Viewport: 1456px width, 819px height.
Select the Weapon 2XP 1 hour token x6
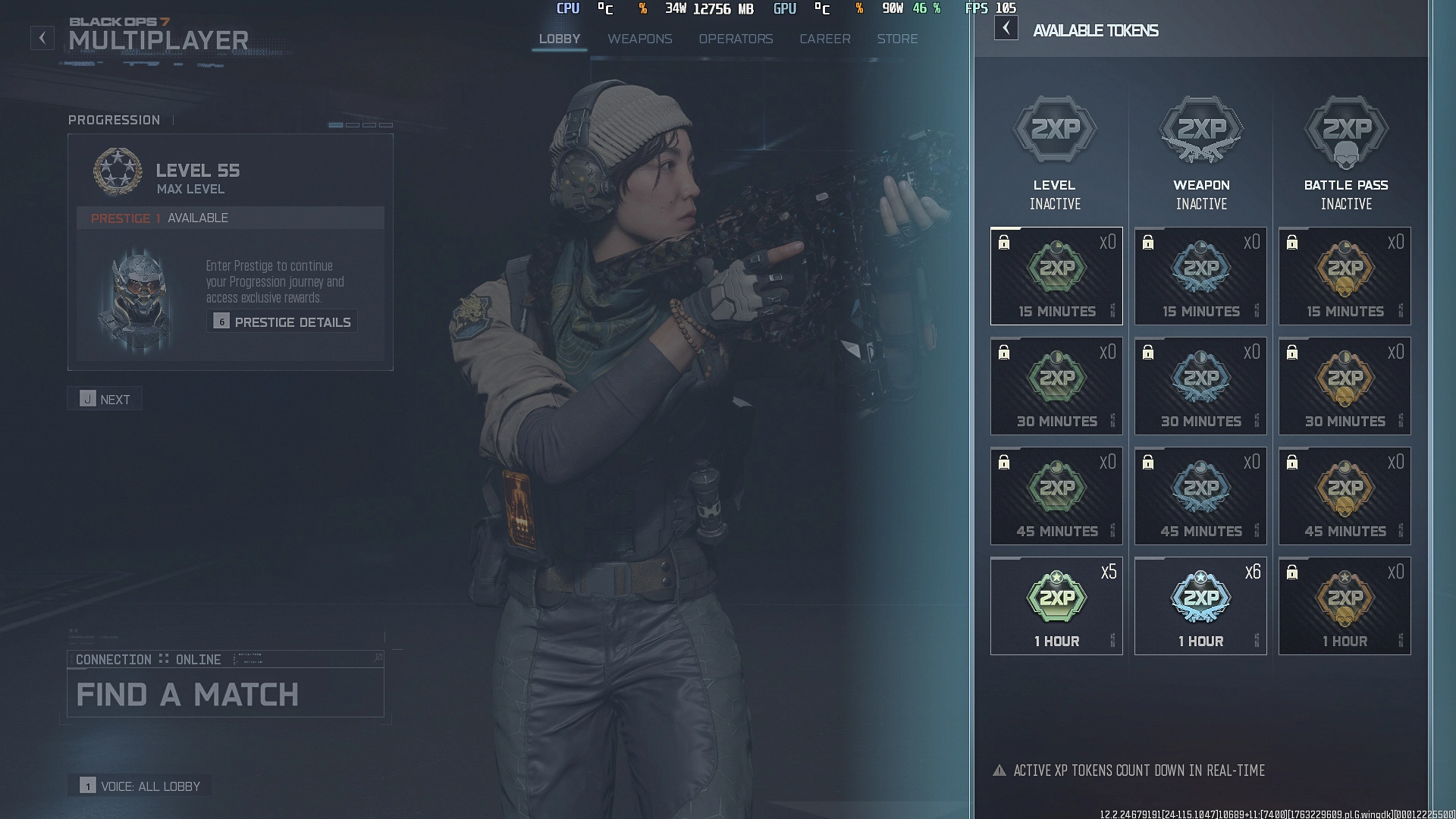1200,605
